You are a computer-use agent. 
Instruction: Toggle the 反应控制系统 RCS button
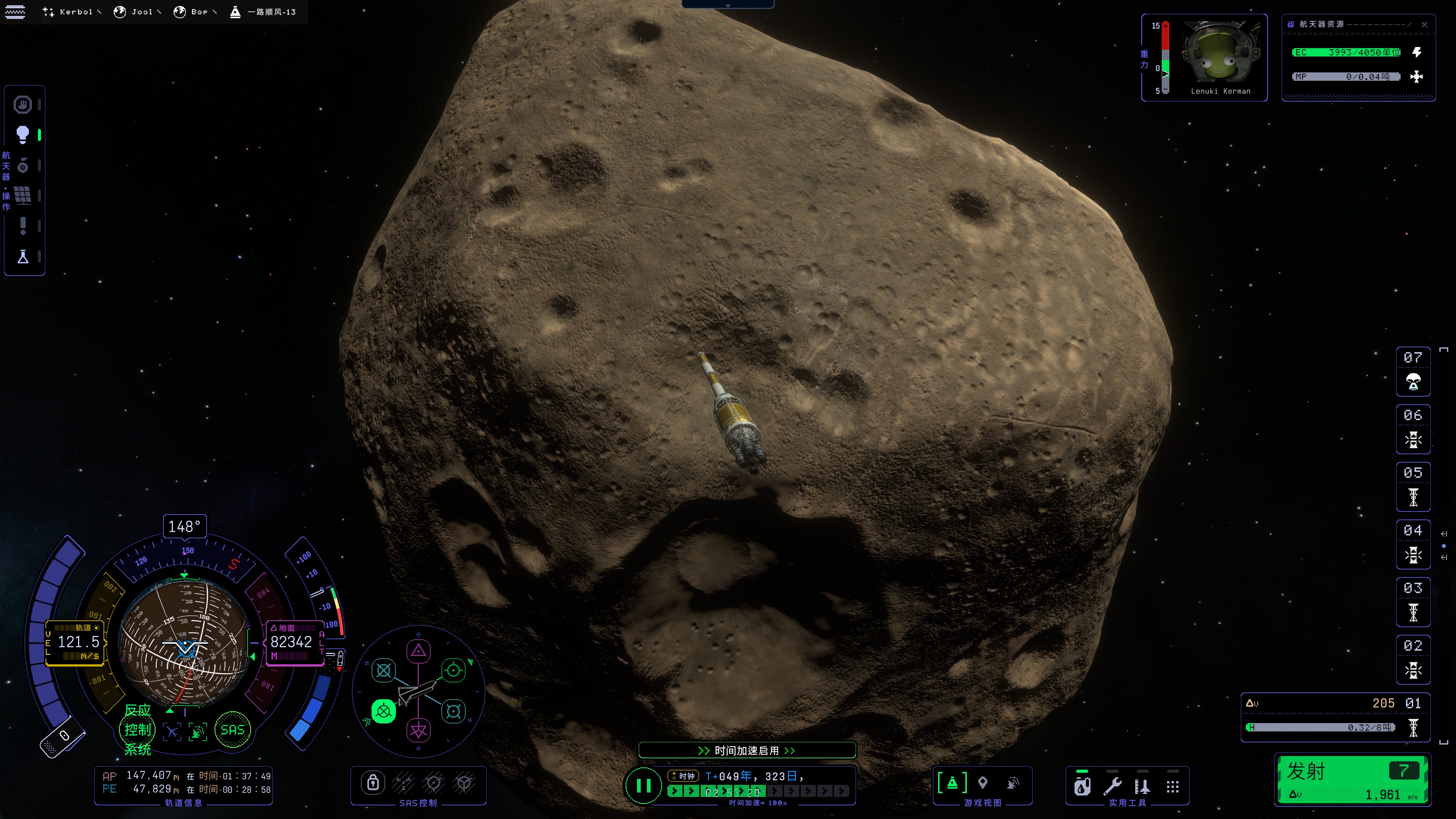[x=137, y=730]
